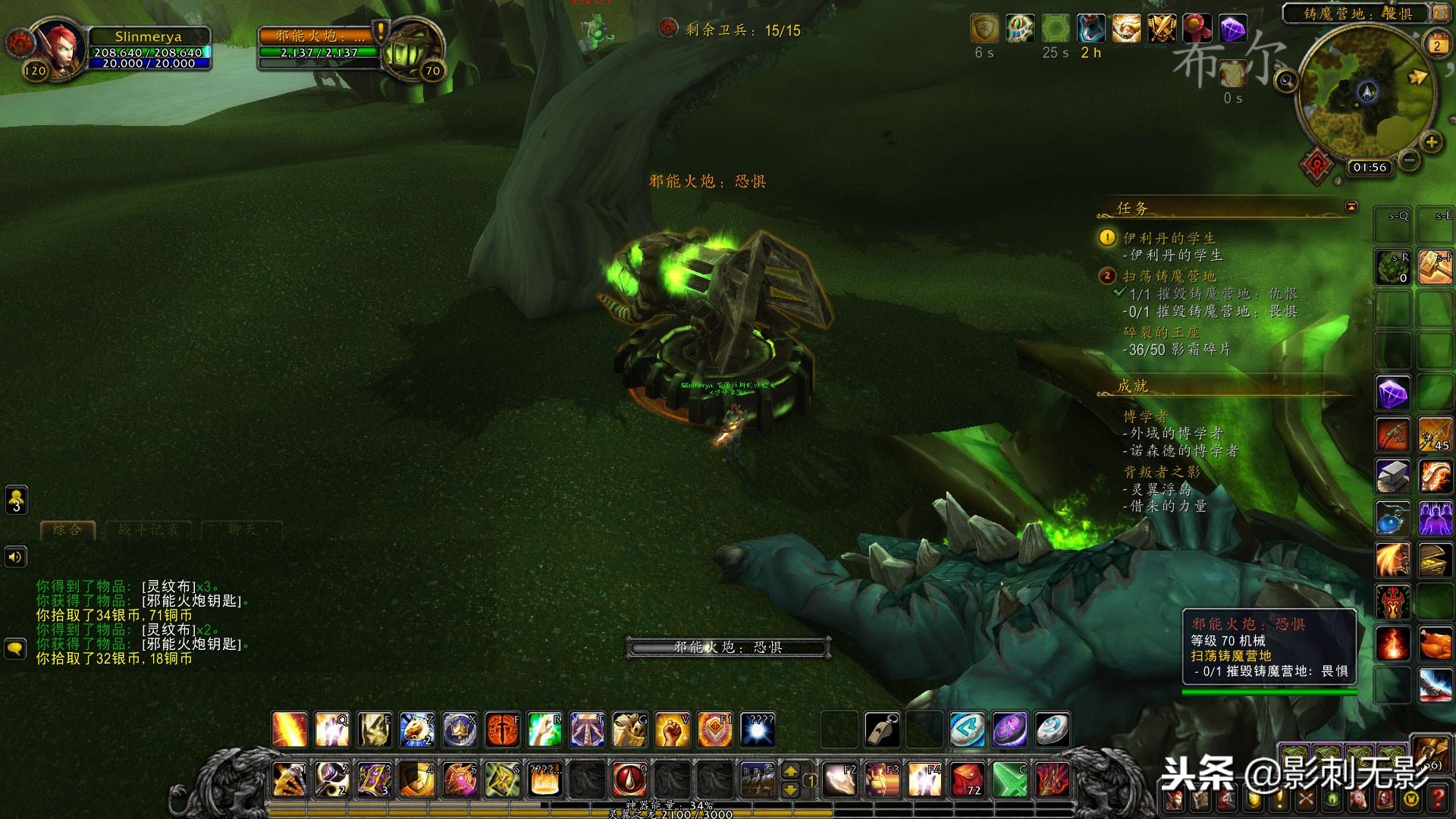Select the 扫荡铸魔营地 quest in tracker

point(1169,276)
